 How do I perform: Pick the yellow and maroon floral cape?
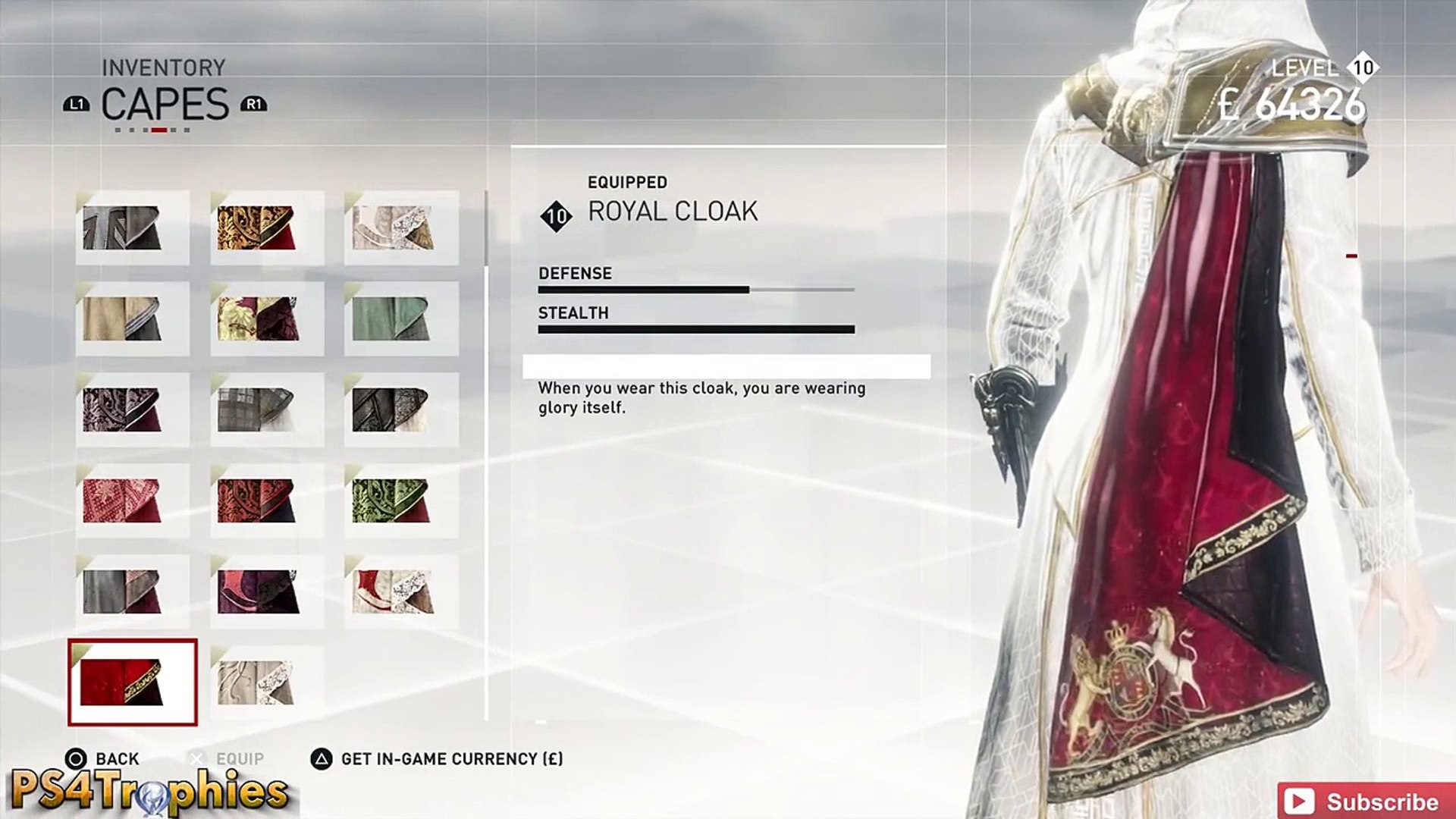[266, 318]
